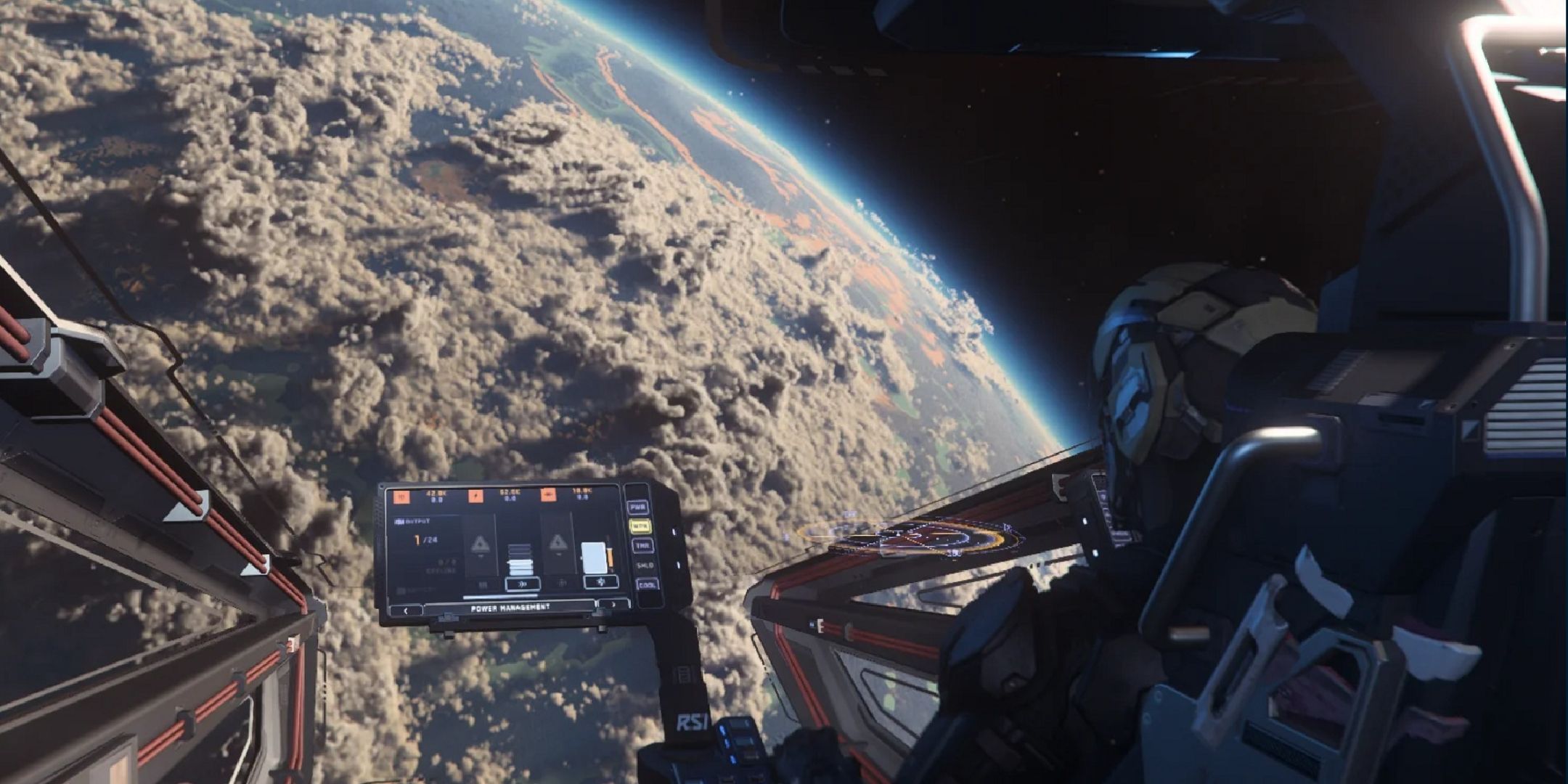
Task: Switch to the PWR tab
Action: pyautogui.click(x=638, y=507)
